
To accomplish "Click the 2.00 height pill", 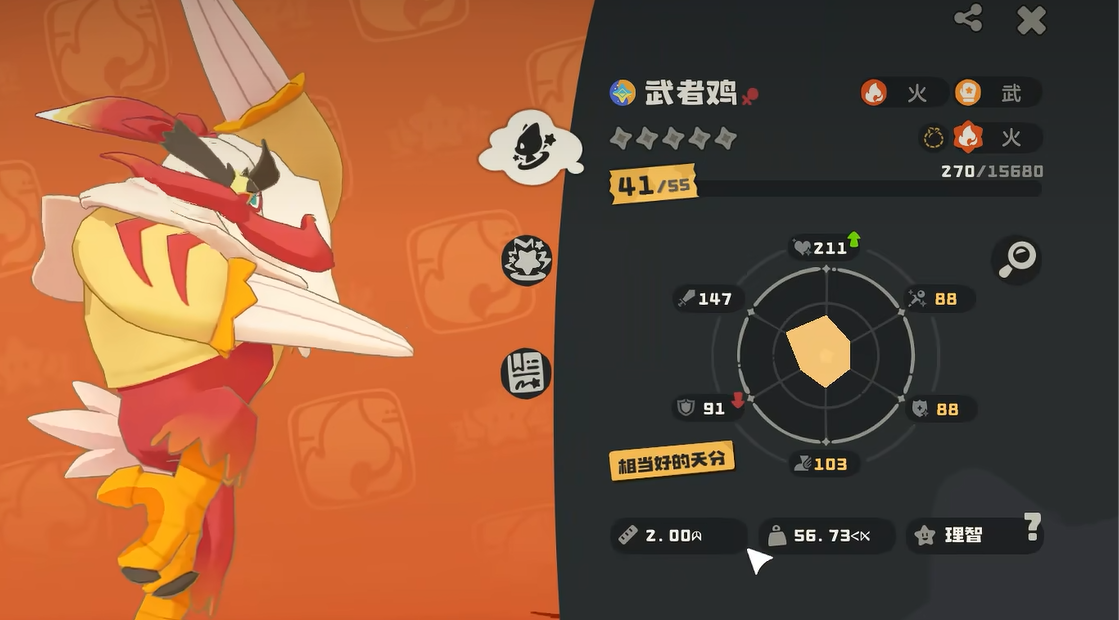I will [676, 535].
